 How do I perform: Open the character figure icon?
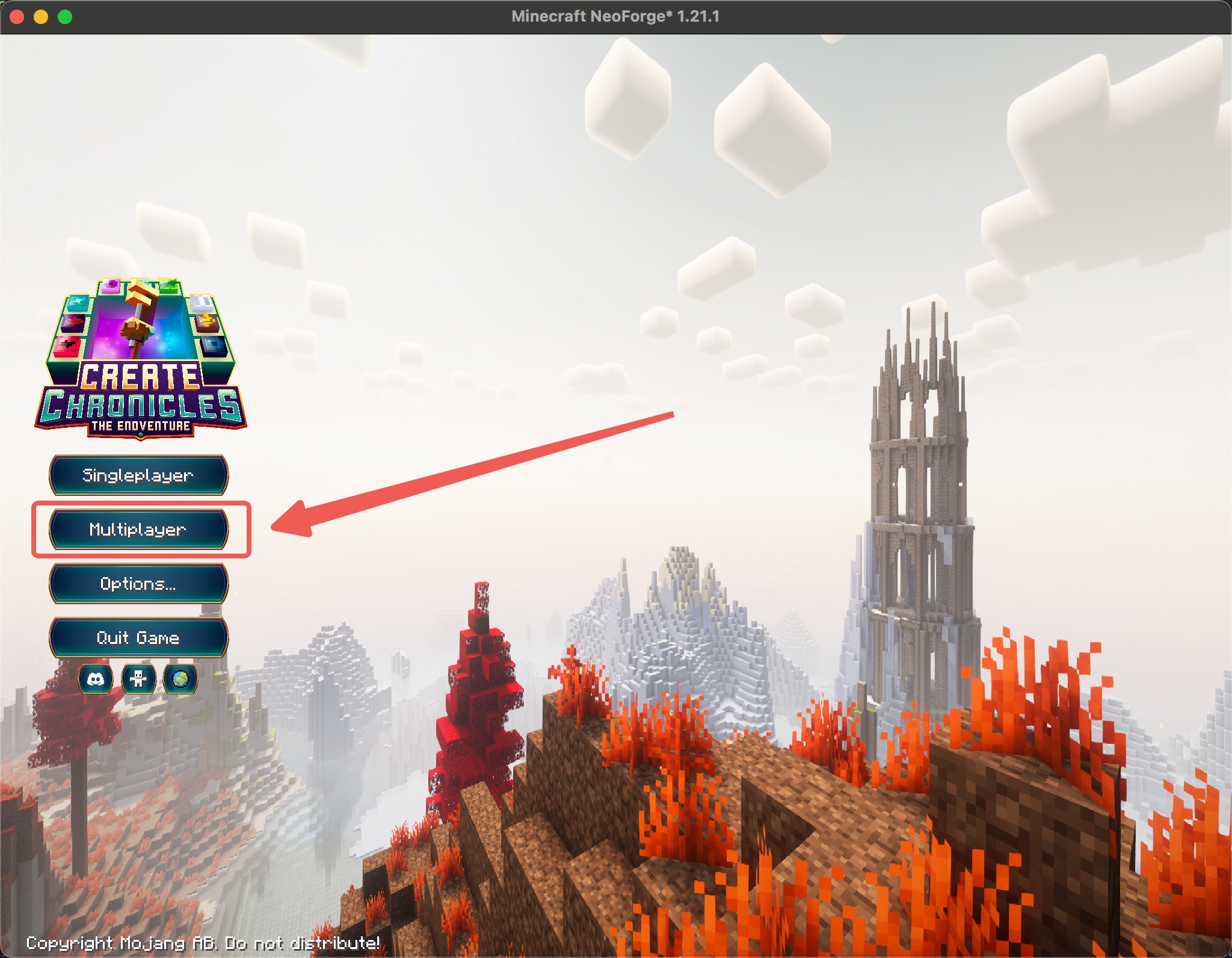pos(138,679)
